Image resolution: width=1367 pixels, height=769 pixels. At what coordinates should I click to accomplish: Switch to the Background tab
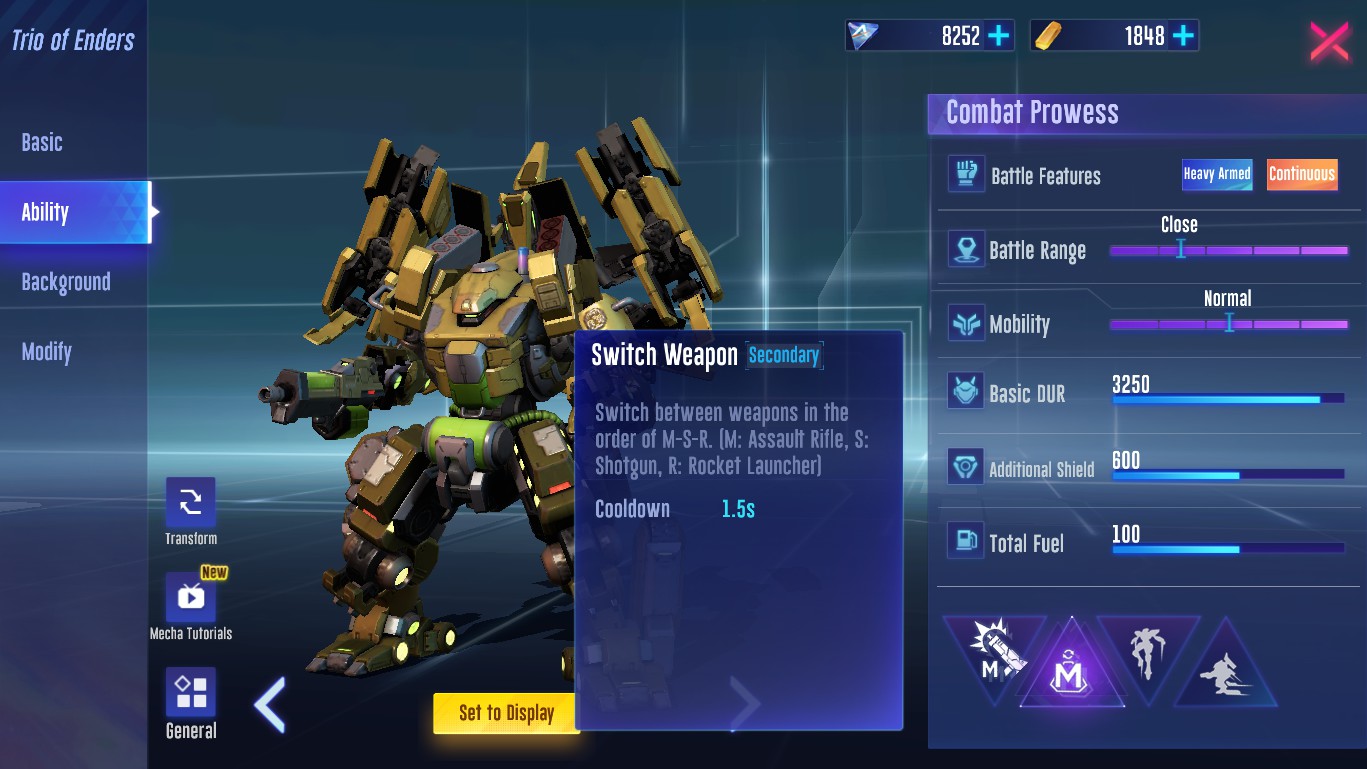coord(66,282)
